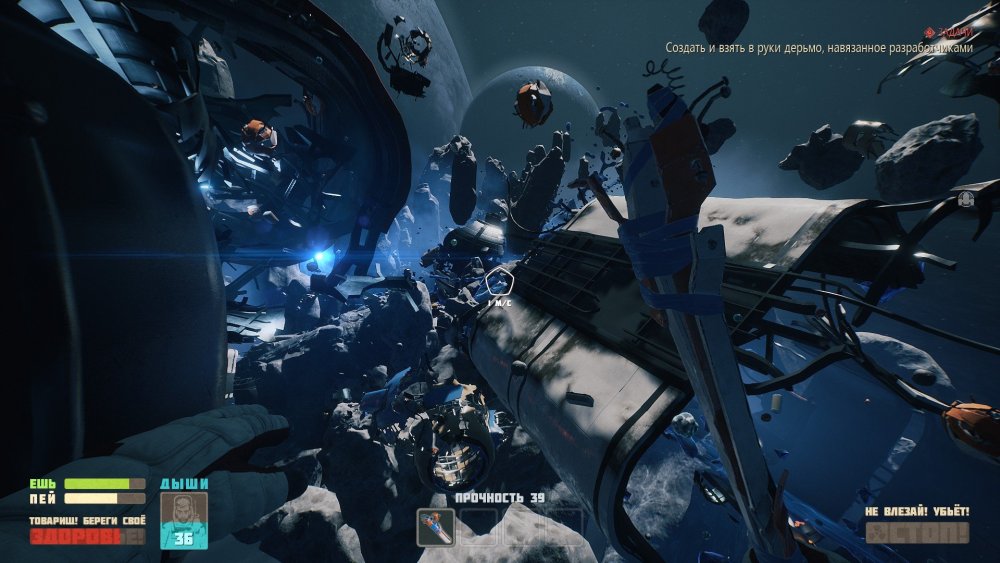Select the tool in the first hotbar slot

(x=436, y=526)
